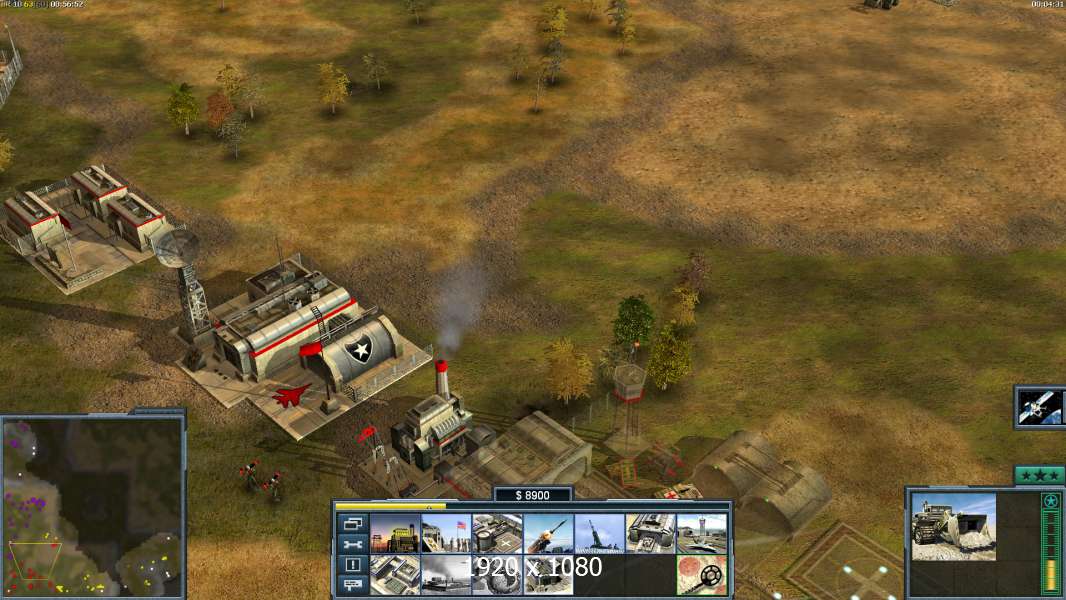Viewport: 1066px width, 600px height.
Task: Select the artillery cannon defense icon
Action: (600, 533)
